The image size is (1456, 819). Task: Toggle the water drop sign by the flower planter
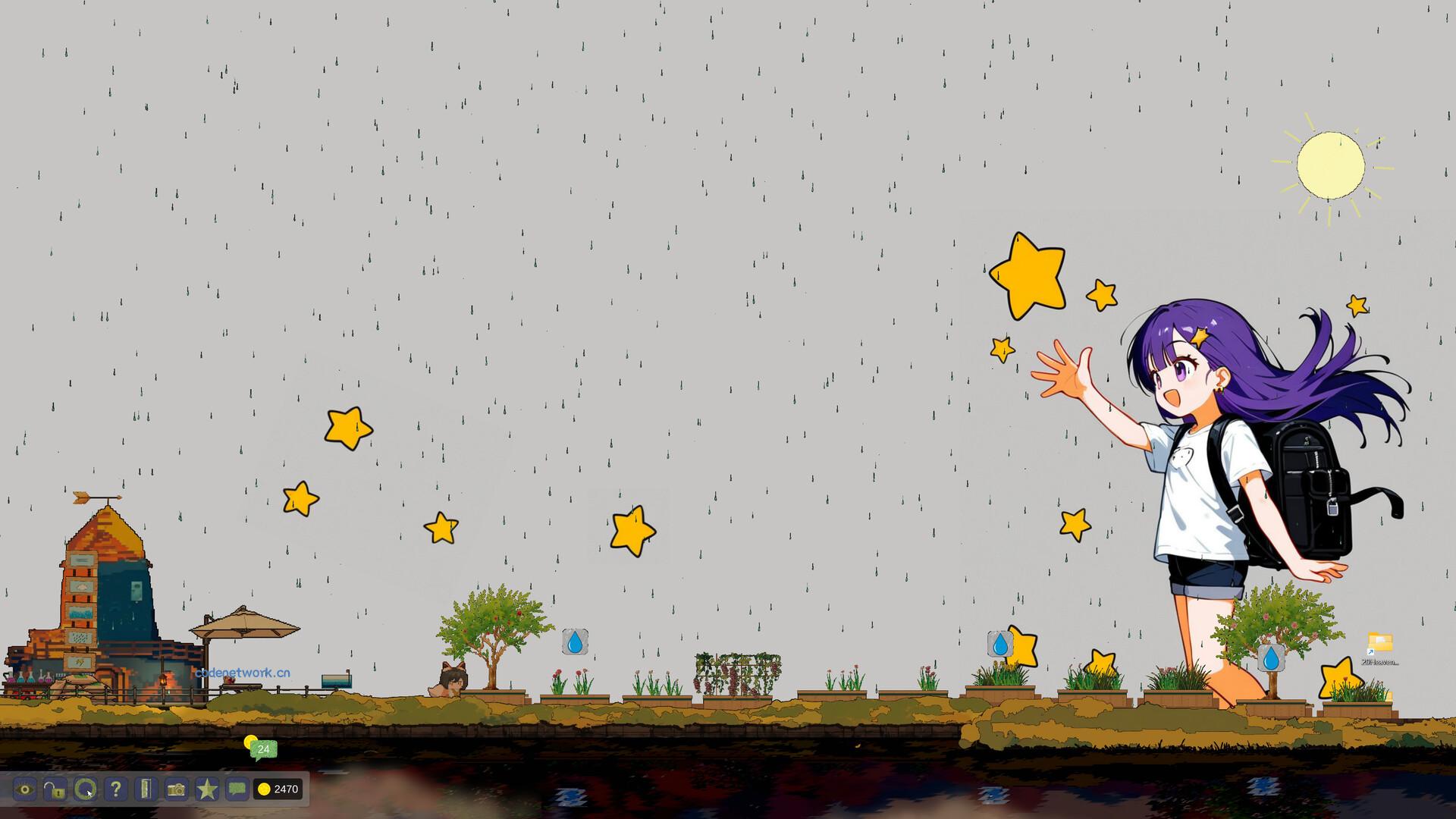click(x=576, y=643)
